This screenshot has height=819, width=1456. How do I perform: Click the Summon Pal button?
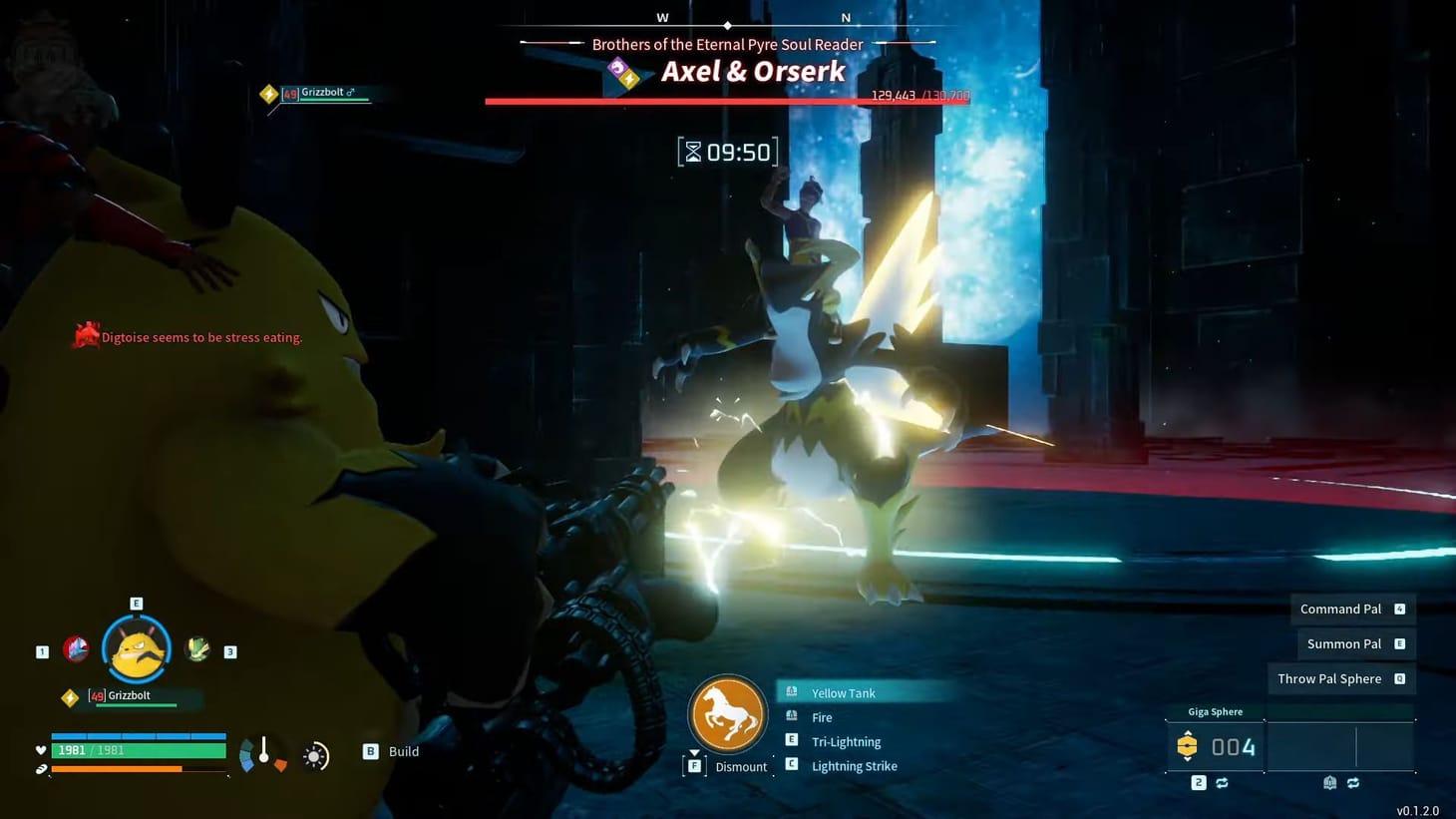(1343, 643)
